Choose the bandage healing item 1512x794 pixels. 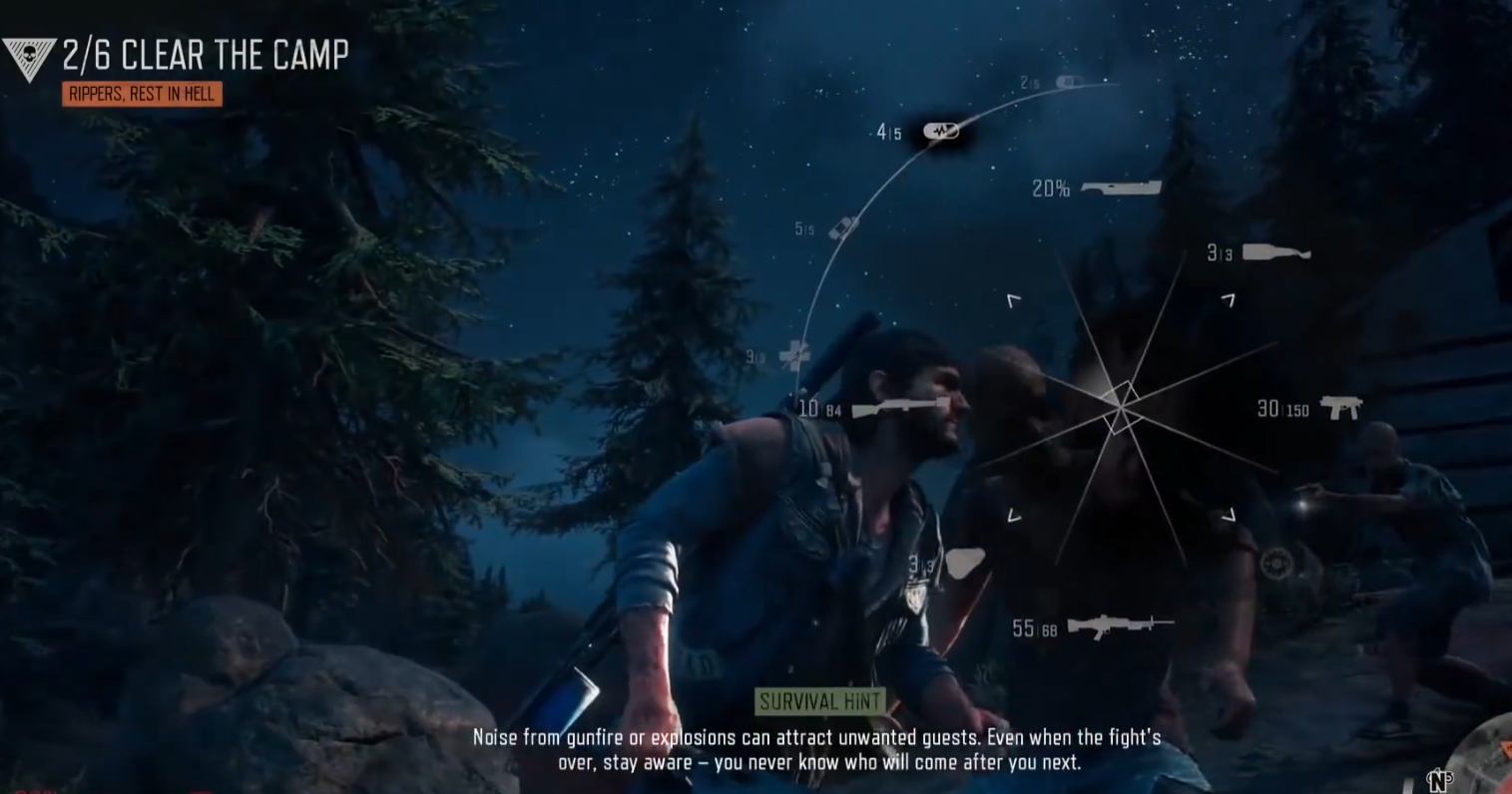pos(843,227)
